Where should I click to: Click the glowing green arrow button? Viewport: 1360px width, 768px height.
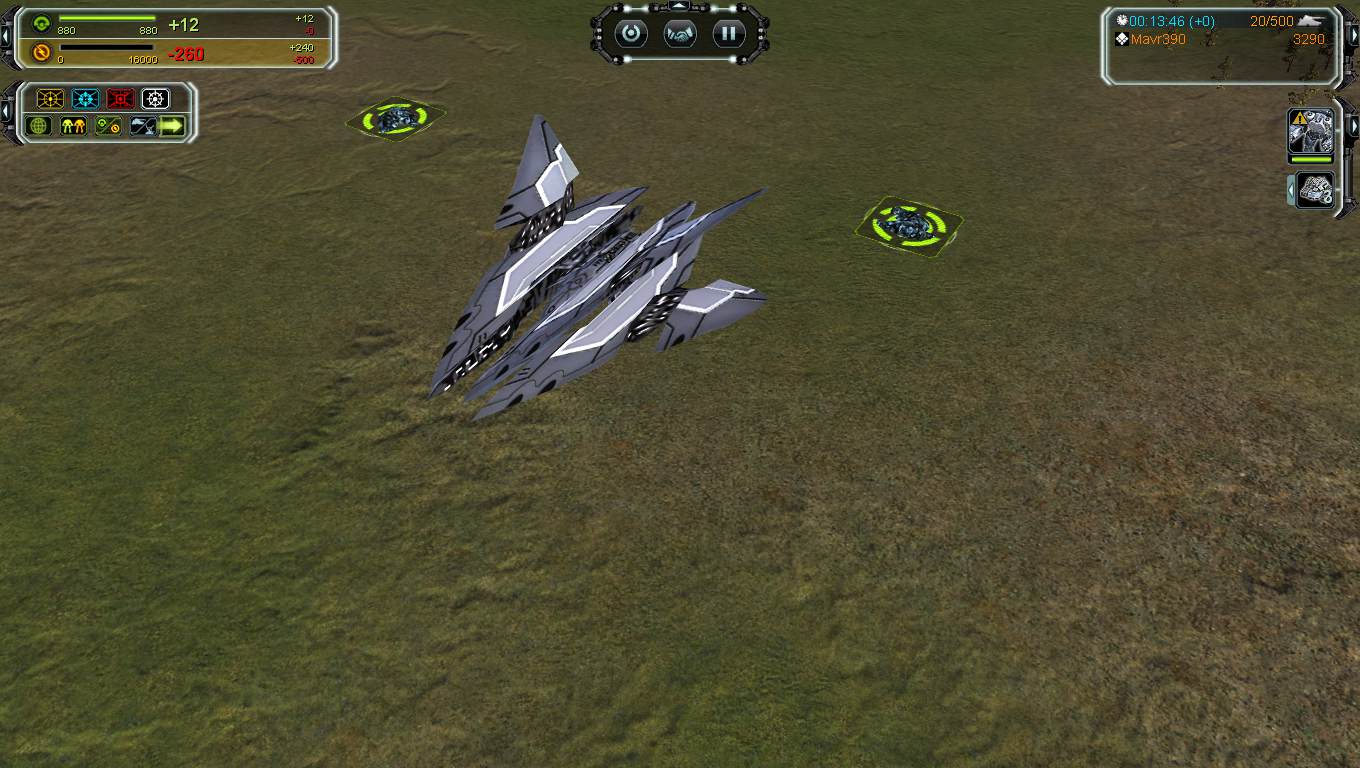173,126
